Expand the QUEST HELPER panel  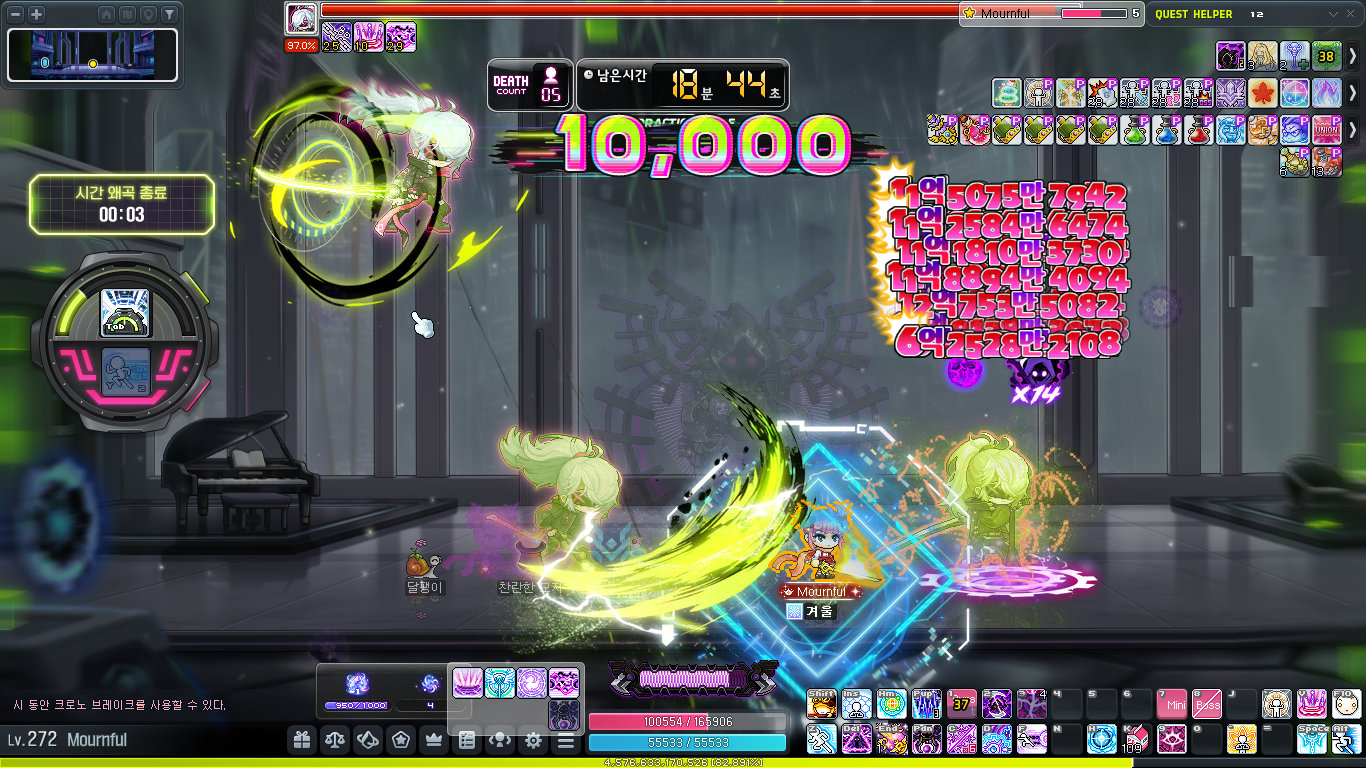1332,14
